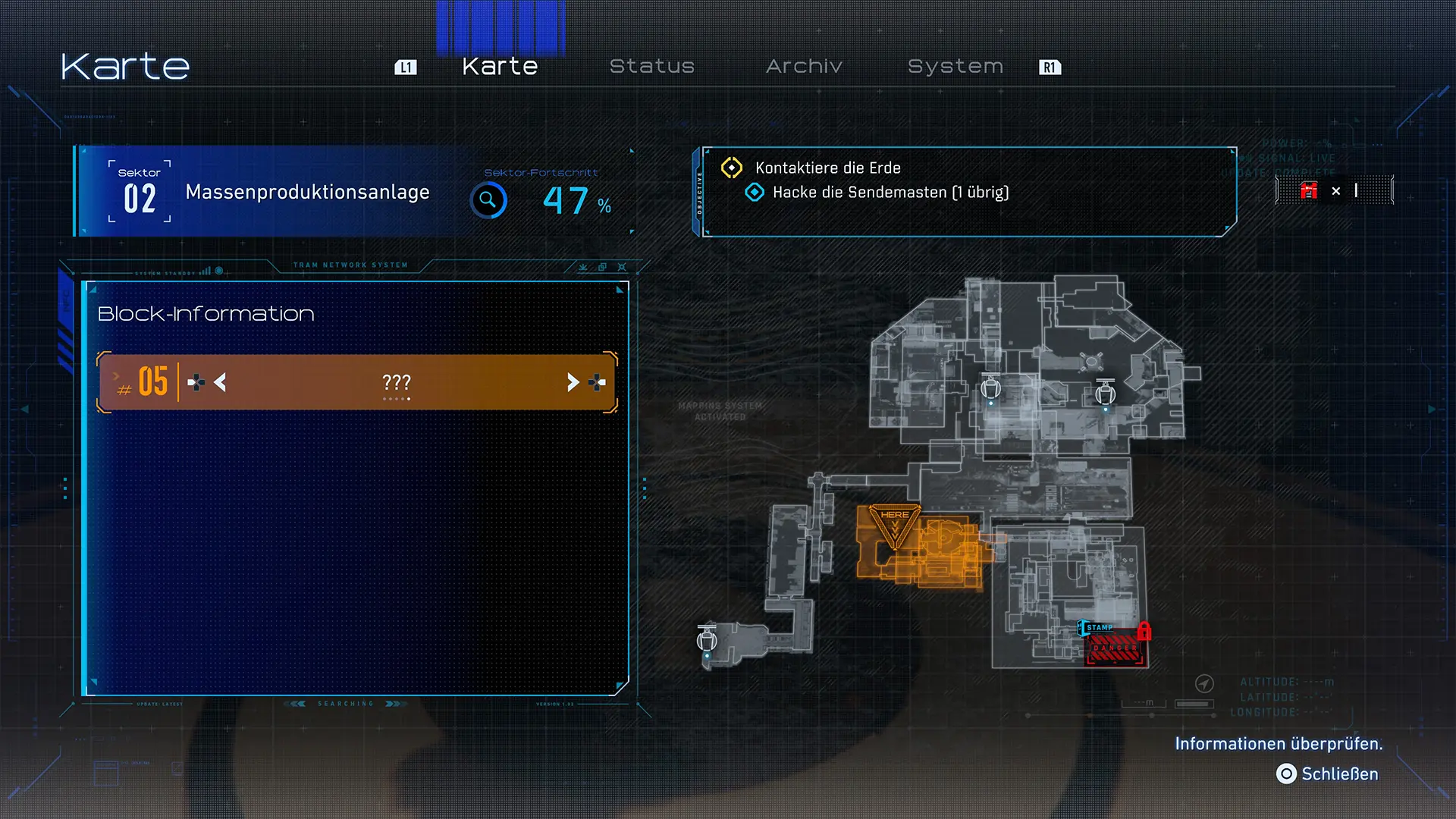The image size is (1456, 819).
Task: Go to the next block with right arrow
Action: [x=573, y=382]
